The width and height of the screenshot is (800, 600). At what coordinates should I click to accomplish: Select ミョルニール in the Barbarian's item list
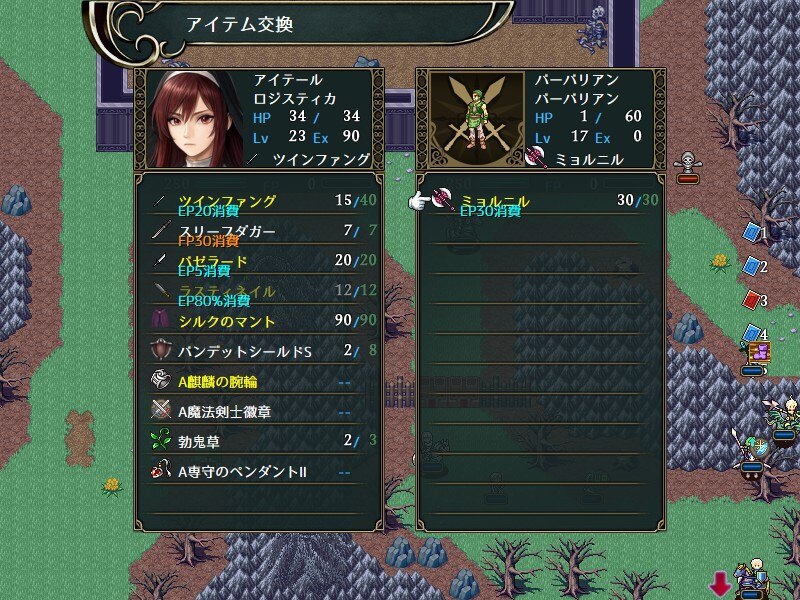coord(540,201)
